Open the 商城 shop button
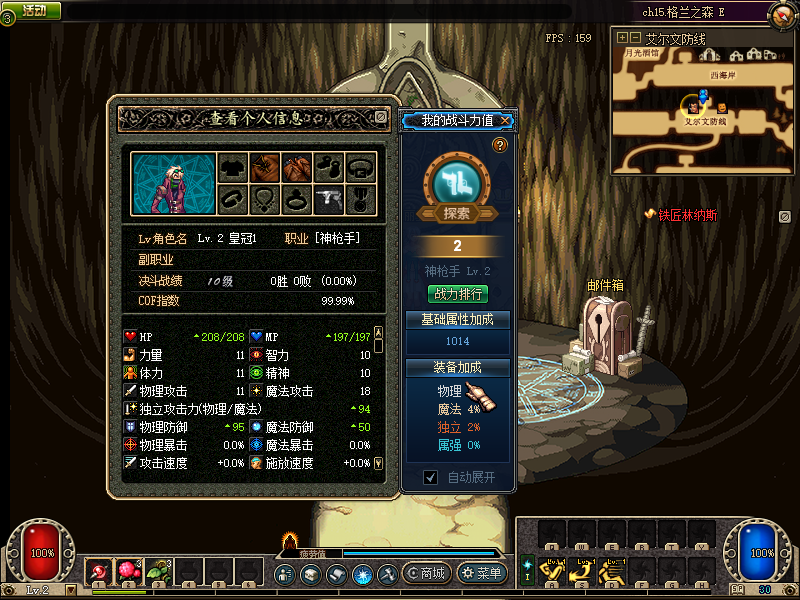The width and height of the screenshot is (800, 600). coord(426,574)
